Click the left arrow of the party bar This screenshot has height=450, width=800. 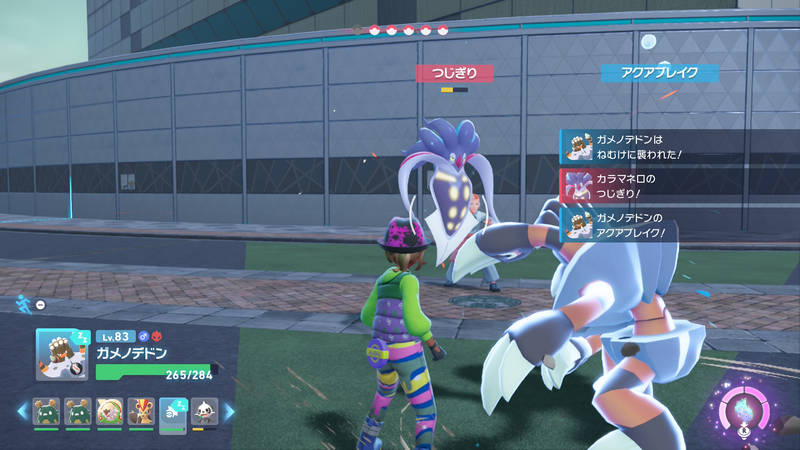[x=21, y=411]
